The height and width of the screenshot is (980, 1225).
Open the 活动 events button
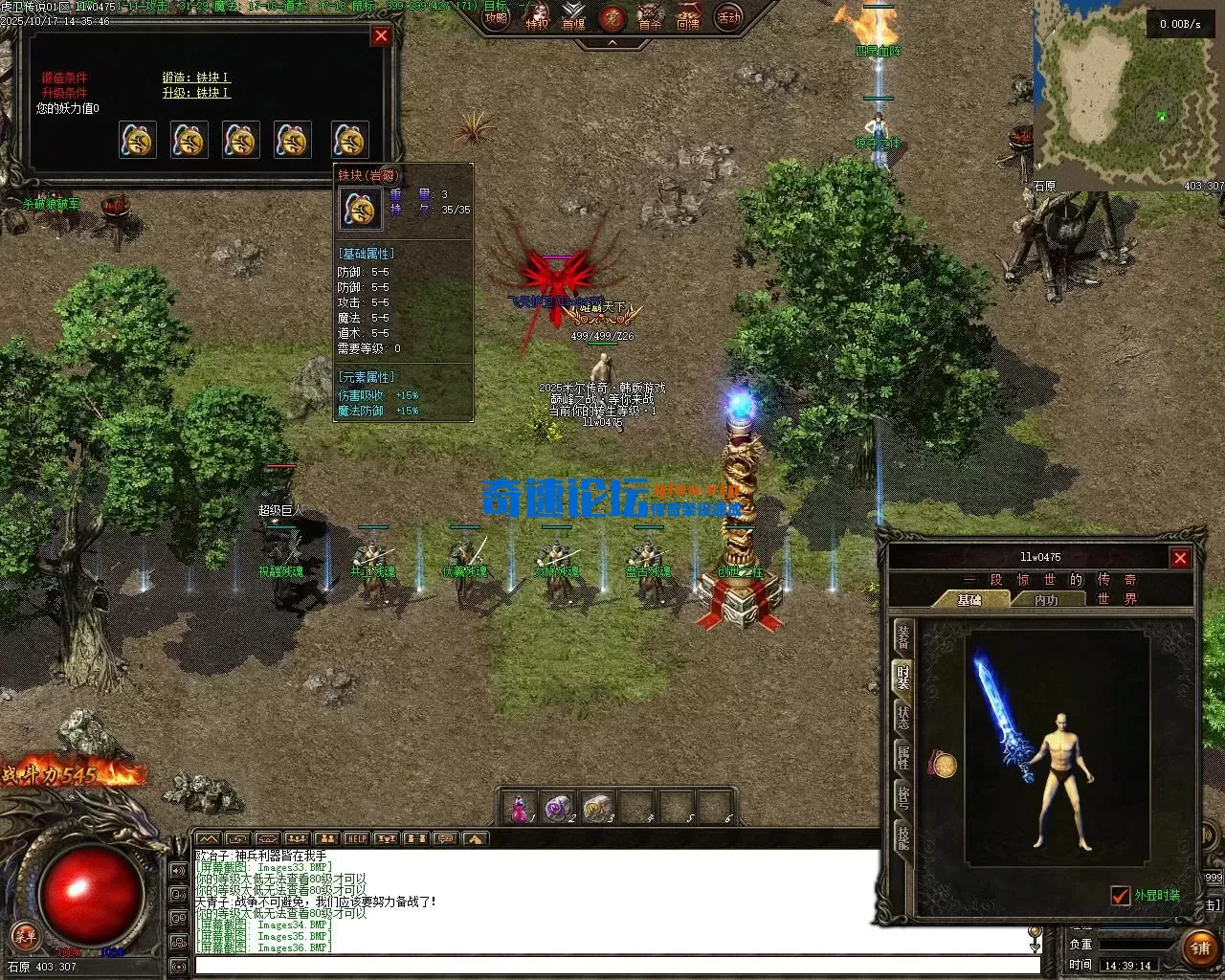tap(729, 17)
